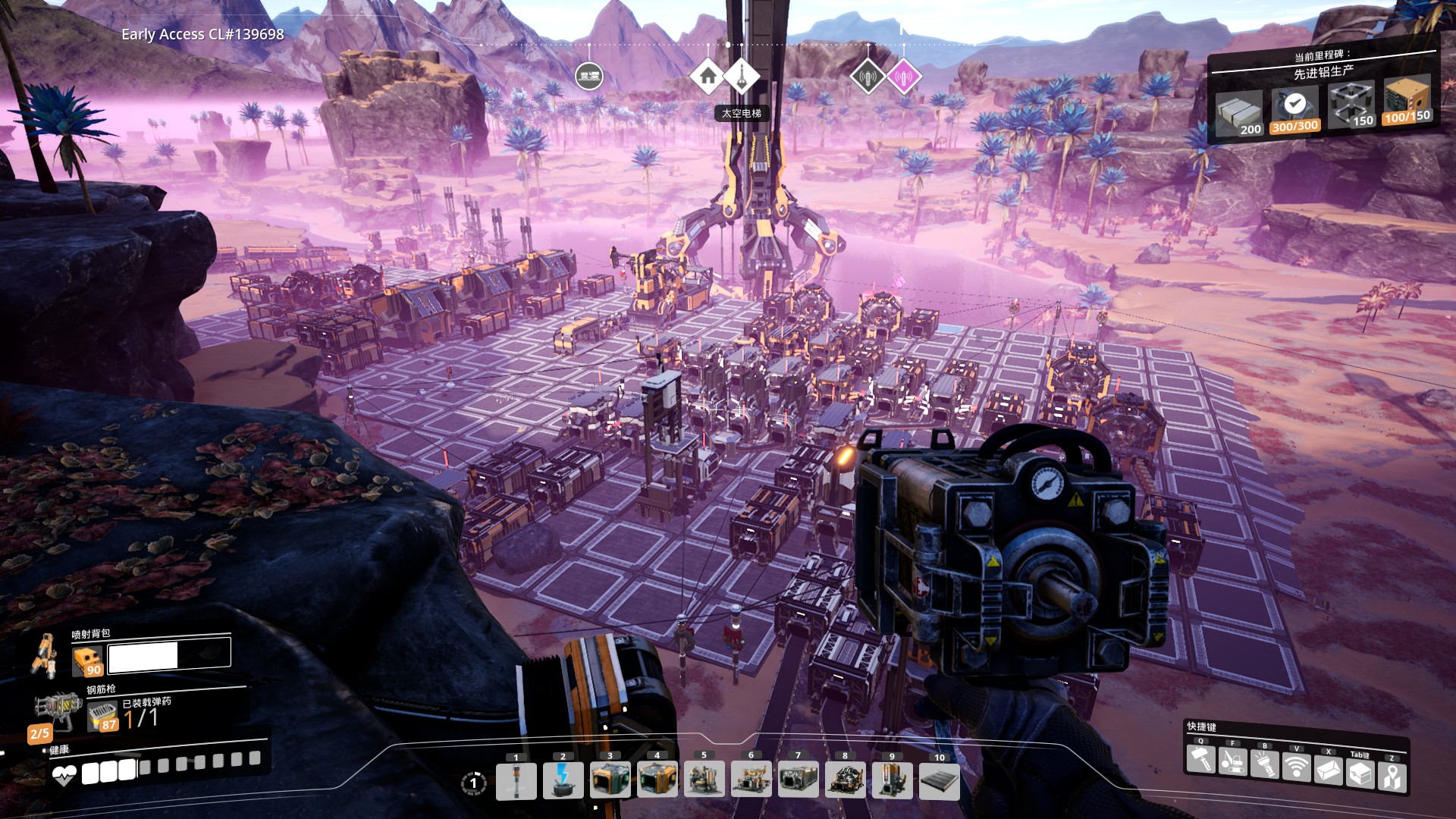Open the build menu hammer shortcut
Image resolution: width=1456 pixels, height=819 pixels.
pyautogui.click(x=1200, y=759)
